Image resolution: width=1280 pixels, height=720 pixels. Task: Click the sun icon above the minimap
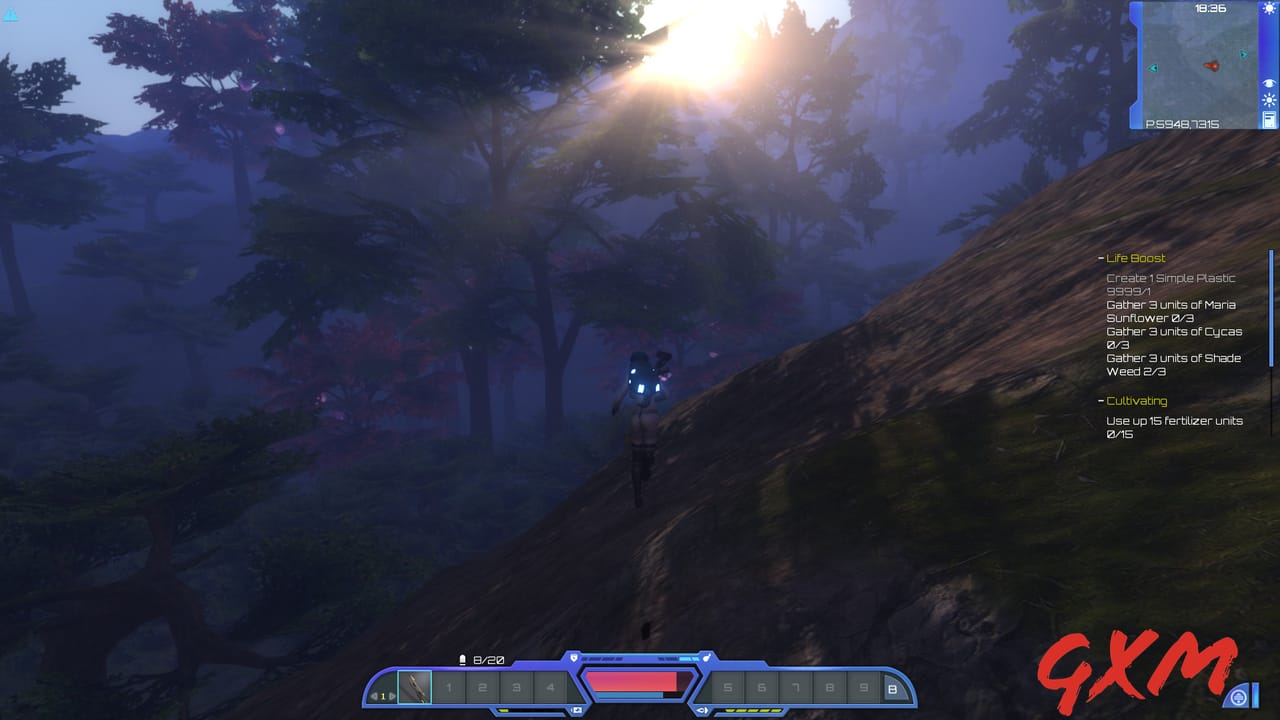pyautogui.click(x=1269, y=9)
